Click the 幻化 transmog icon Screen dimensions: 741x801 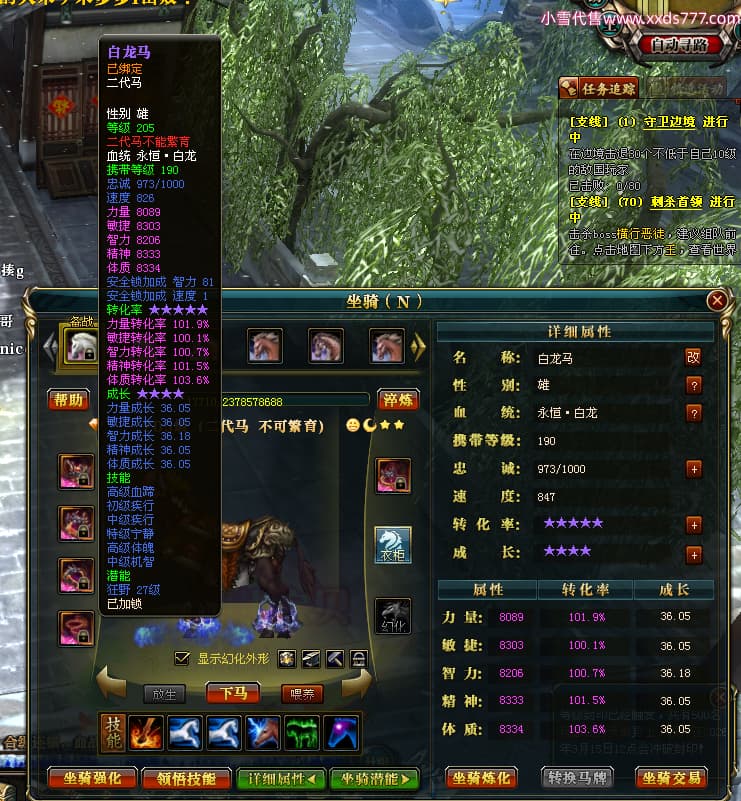392,616
